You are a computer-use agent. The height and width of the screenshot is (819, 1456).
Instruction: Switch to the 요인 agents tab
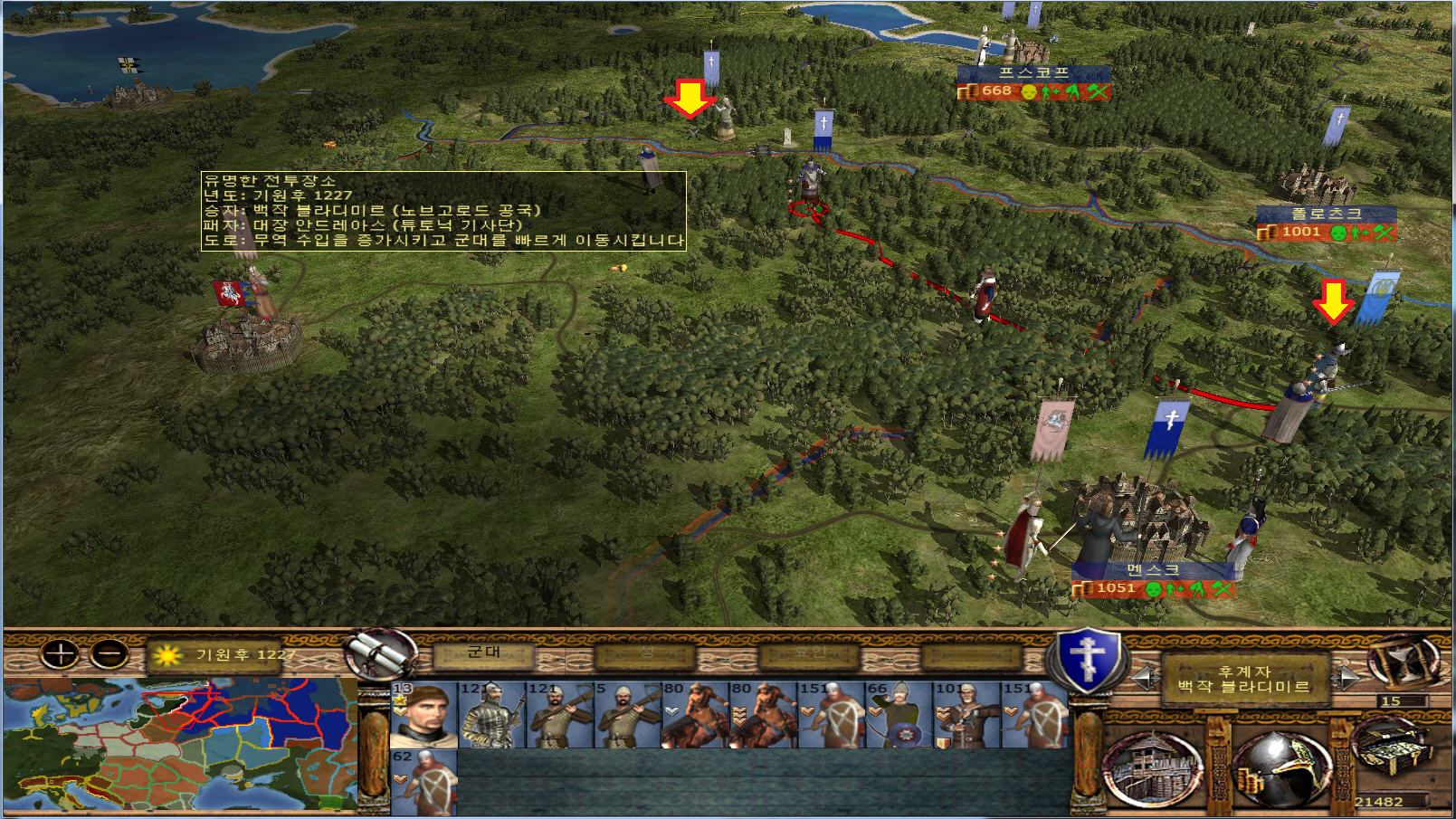pos(809,653)
